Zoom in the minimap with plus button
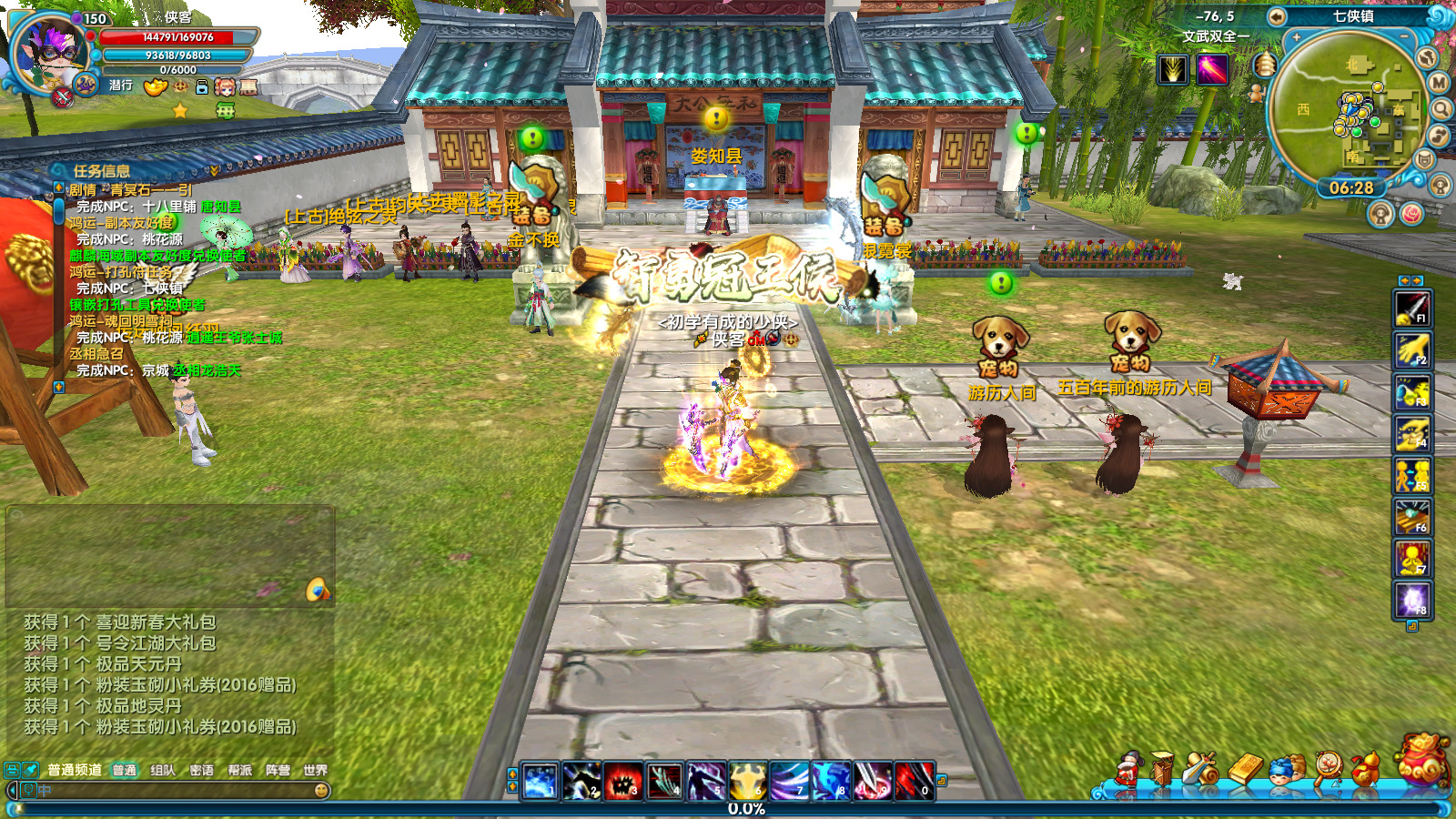1456x819 pixels. (x=1296, y=37)
